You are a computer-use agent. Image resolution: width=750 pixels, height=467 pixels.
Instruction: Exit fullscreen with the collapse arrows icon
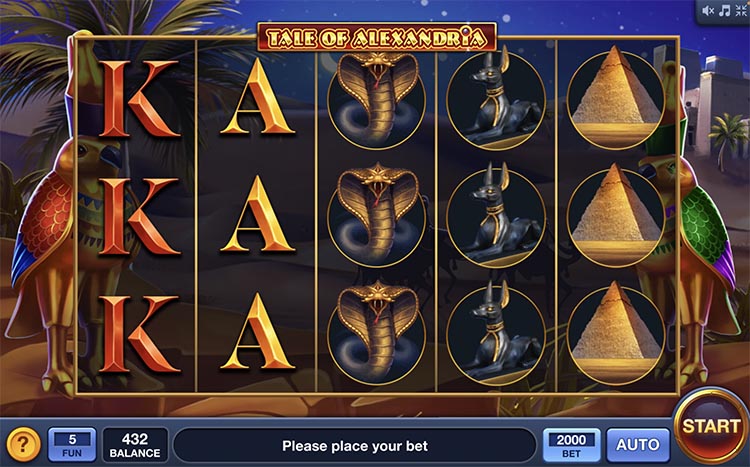click(739, 11)
